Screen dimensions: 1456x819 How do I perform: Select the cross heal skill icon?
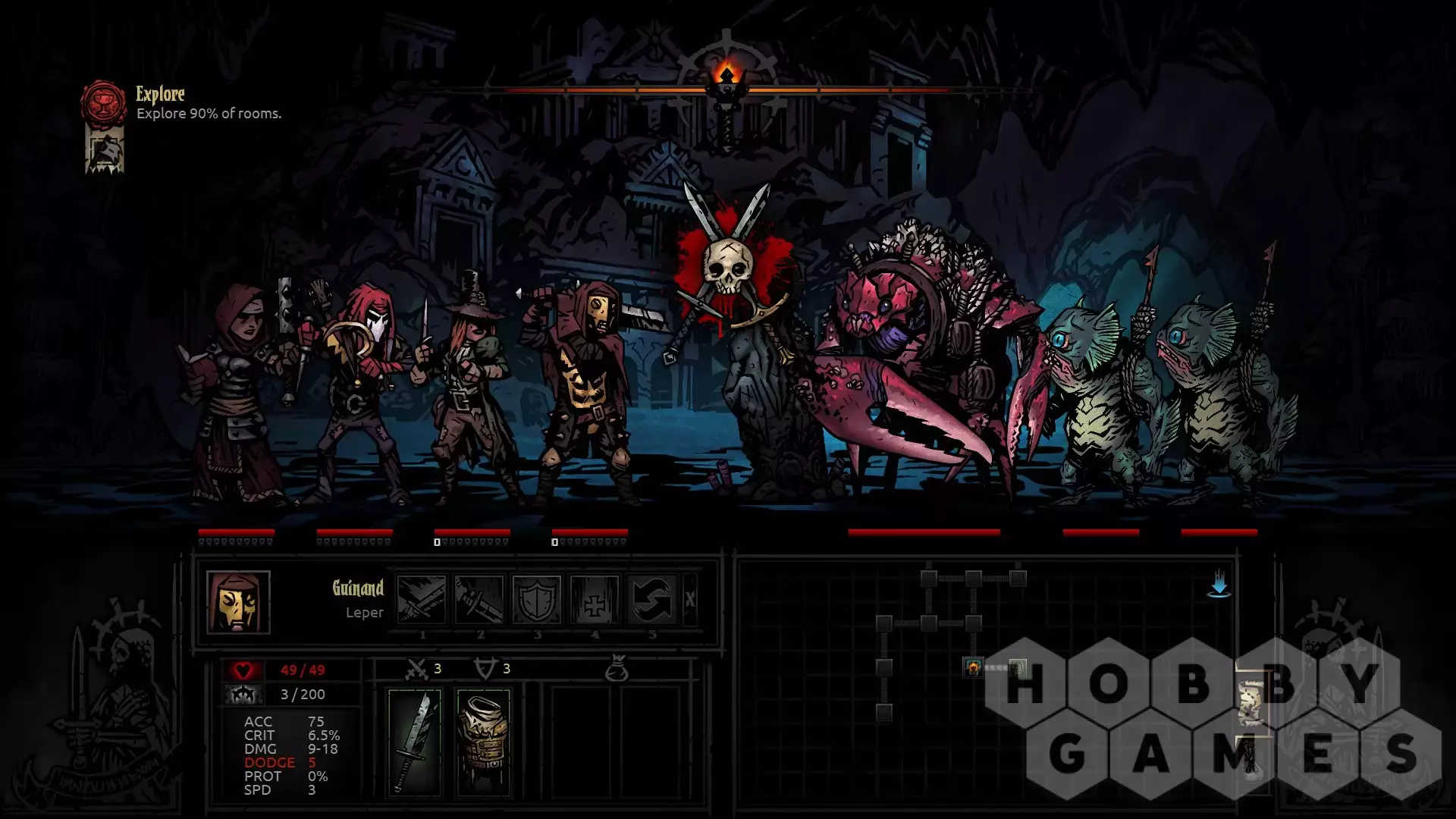click(595, 599)
